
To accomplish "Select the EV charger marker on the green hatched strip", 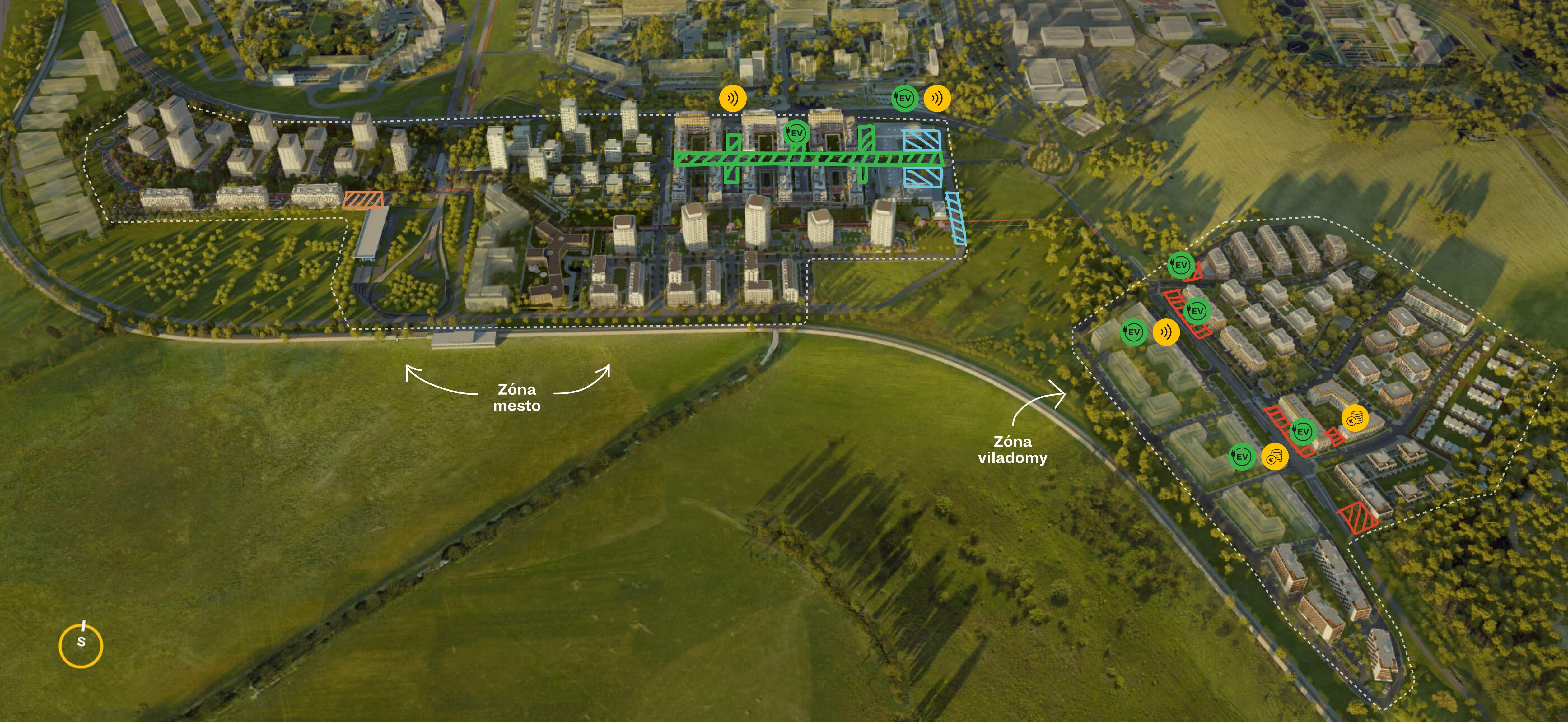I will (796, 132).
